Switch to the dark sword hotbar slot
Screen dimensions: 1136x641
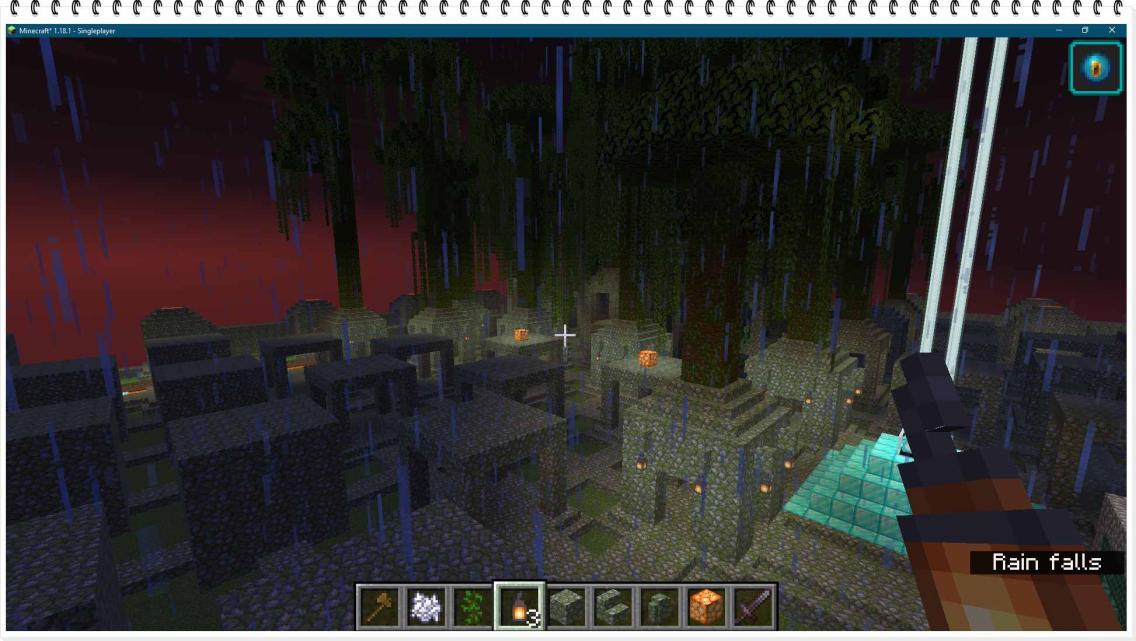(x=751, y=606)
